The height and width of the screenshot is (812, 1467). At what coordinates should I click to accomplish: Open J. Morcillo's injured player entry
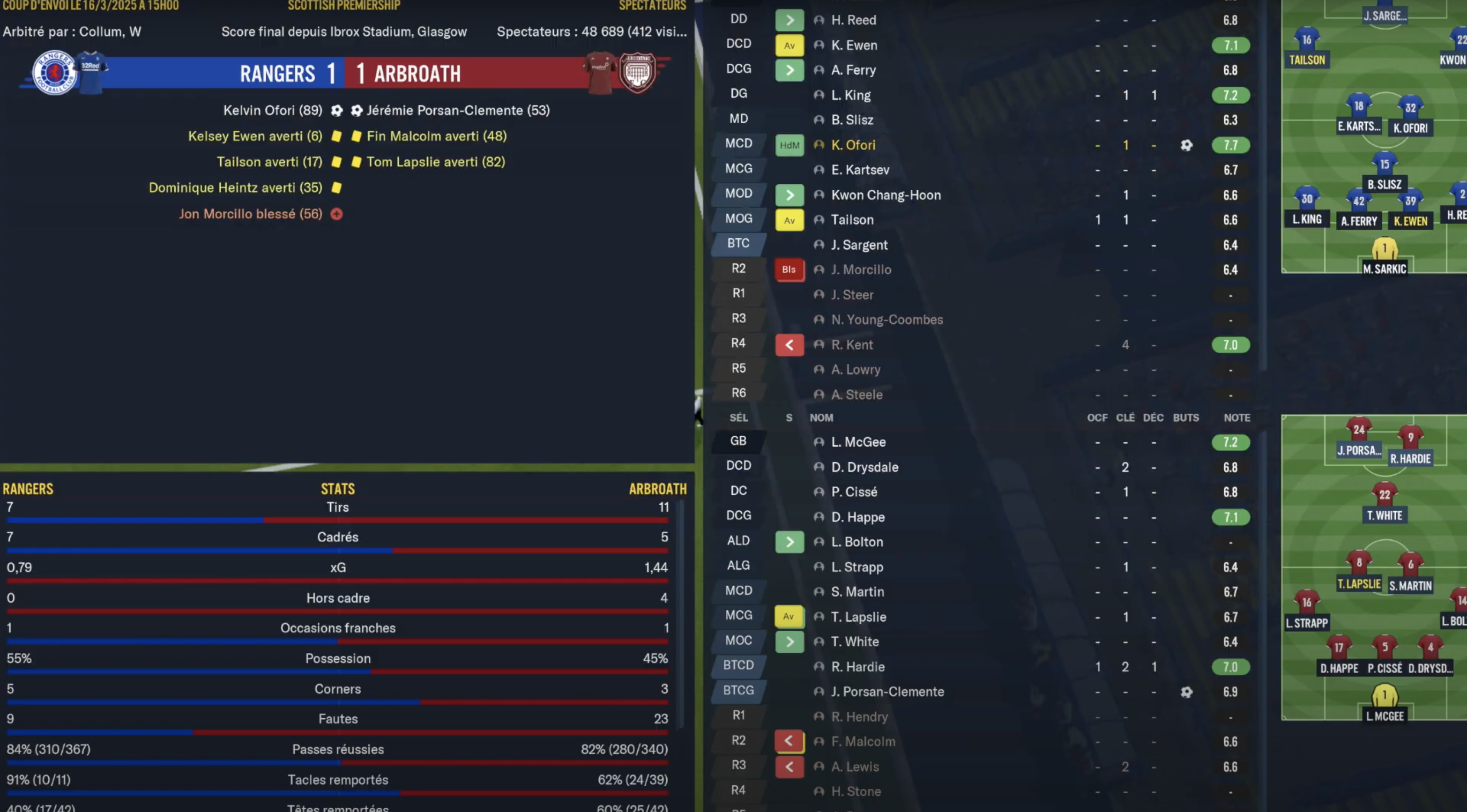[x=861, y=270]
